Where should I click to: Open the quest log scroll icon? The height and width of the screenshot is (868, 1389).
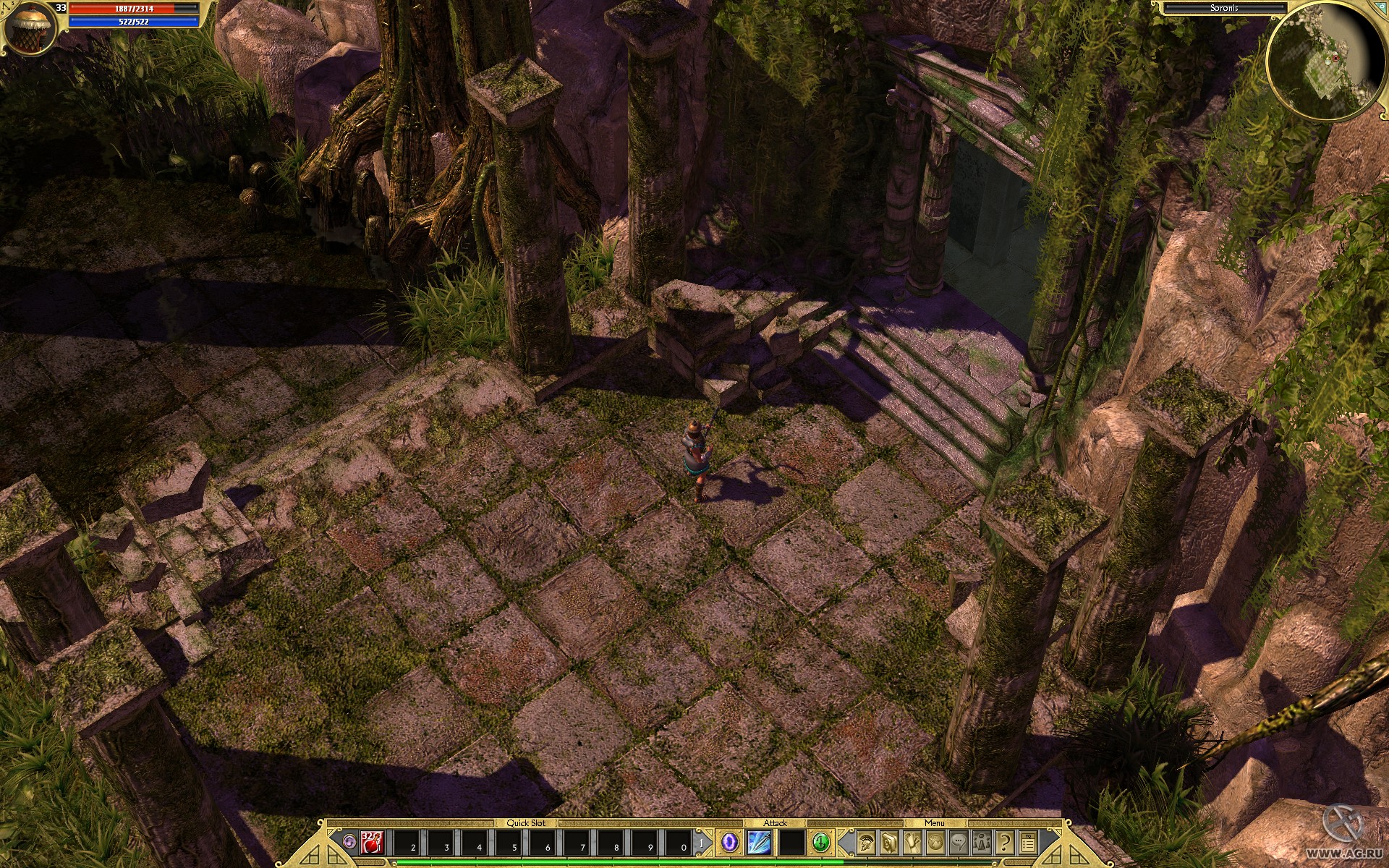pyautogui.click(x=912, y=843)
